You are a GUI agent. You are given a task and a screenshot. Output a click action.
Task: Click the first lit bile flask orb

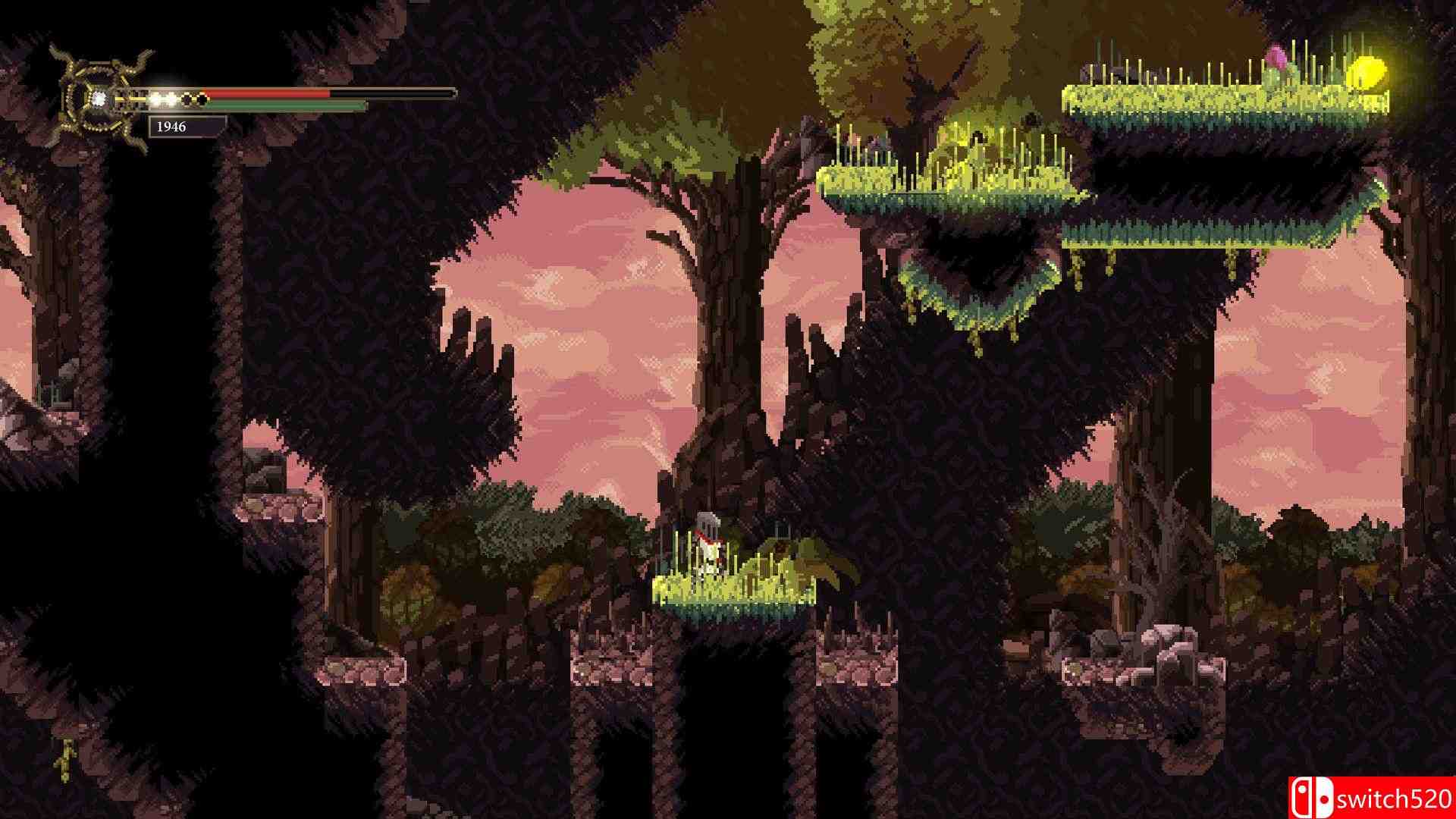pos(157,96)
